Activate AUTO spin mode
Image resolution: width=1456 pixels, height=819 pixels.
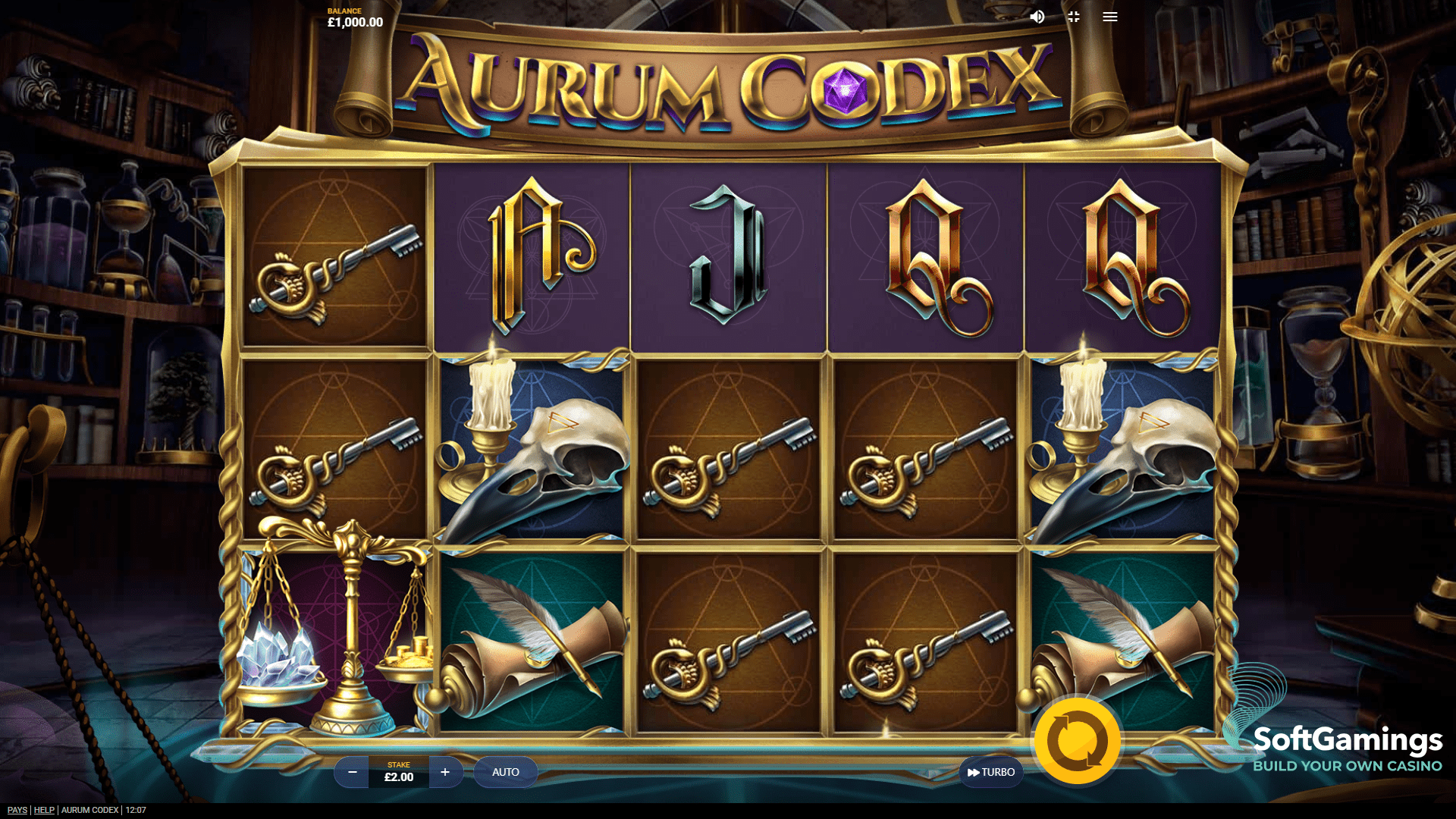point(505,772)
